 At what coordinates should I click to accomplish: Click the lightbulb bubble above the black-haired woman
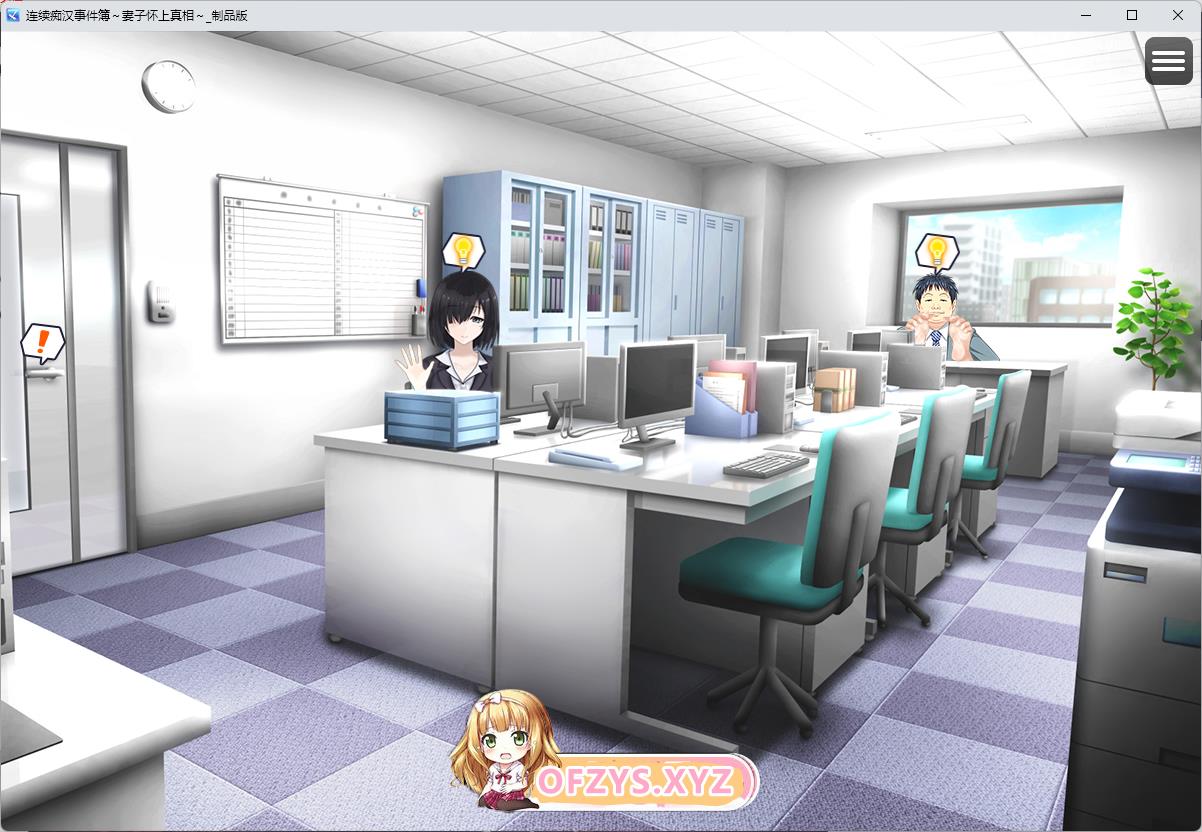click(462, 249)
